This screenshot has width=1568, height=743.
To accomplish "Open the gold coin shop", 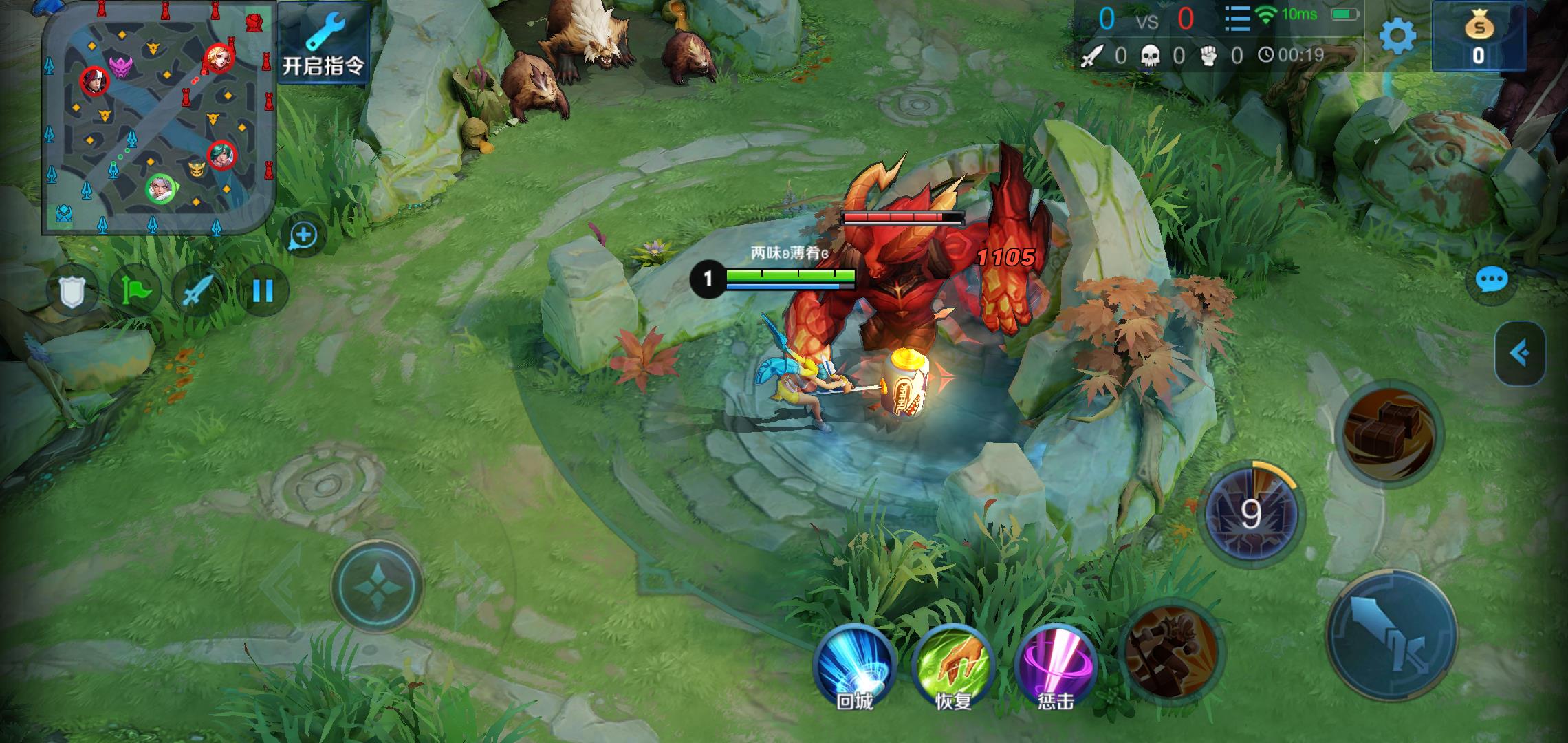I will pos(1478,36).
